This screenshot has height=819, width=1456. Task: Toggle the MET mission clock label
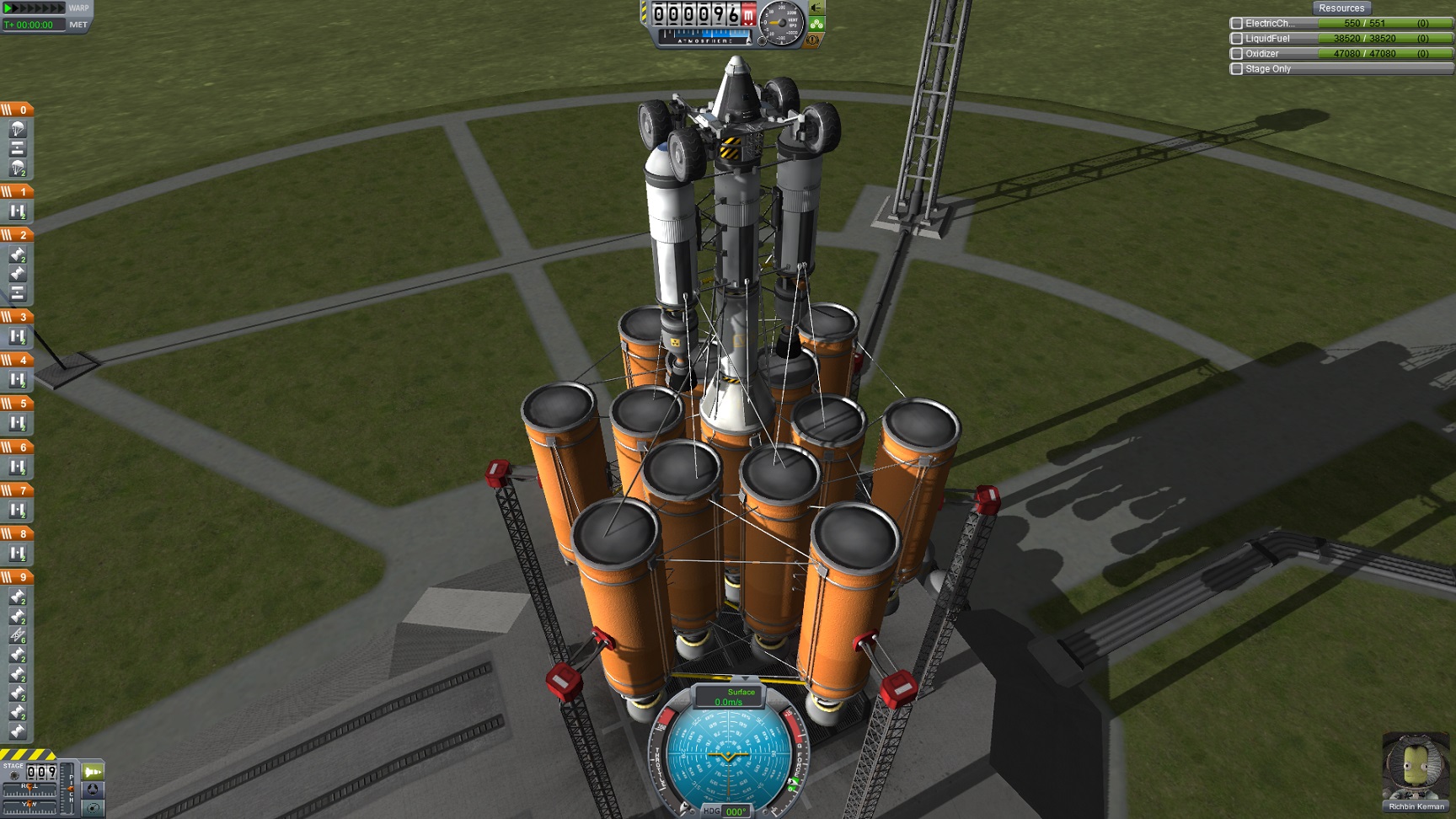coord(78,24)
